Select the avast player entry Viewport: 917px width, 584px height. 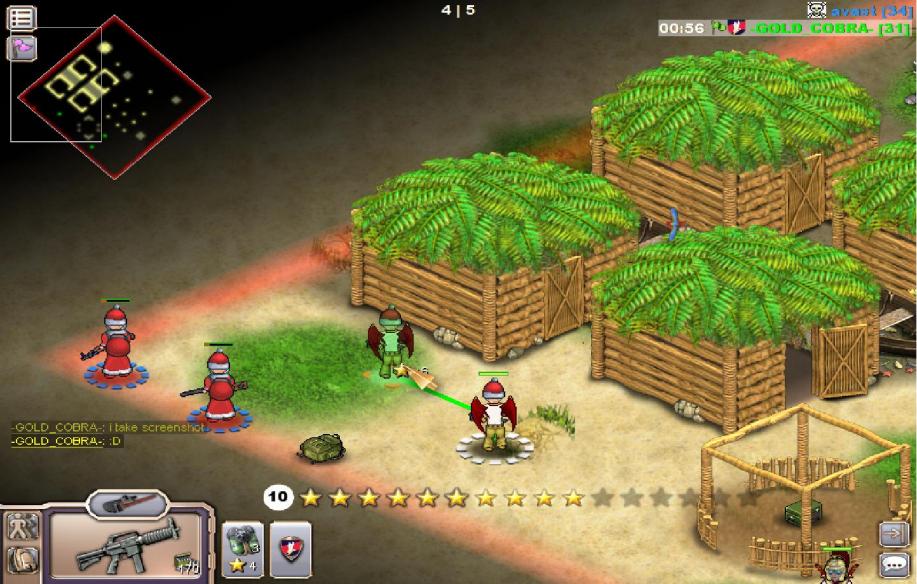pos(857,10)
